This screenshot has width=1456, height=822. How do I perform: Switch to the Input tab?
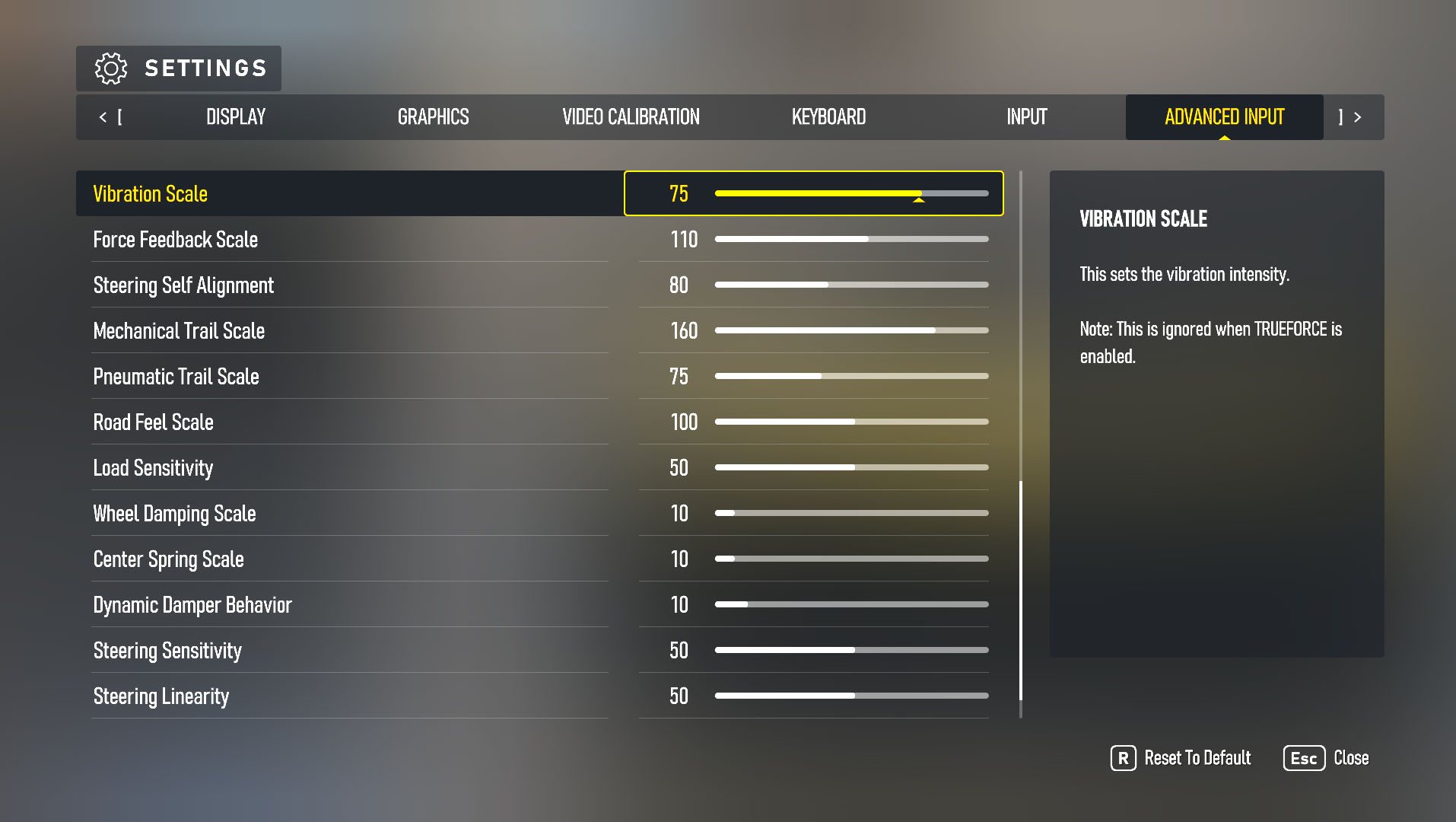(1026, 117)
